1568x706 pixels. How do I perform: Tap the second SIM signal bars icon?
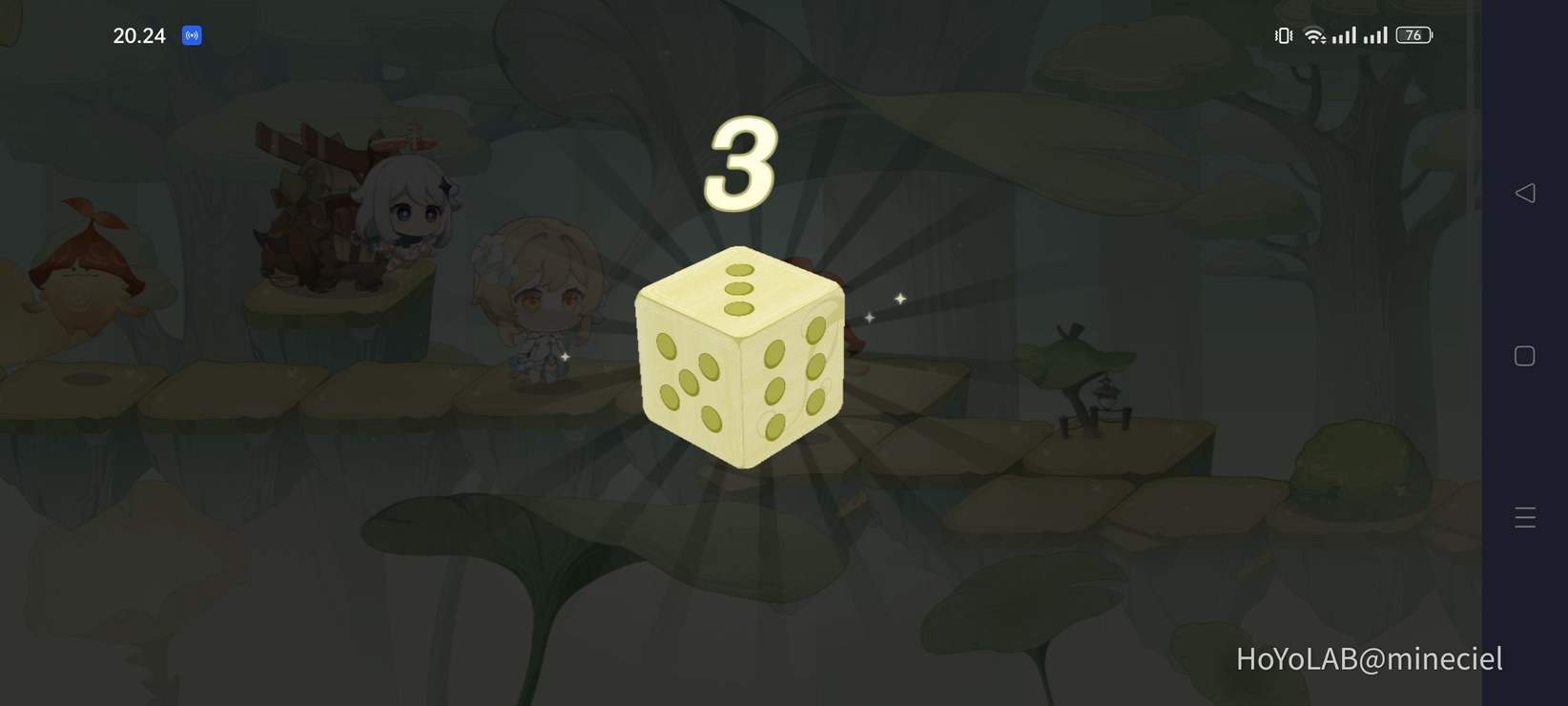(1377, 35)
